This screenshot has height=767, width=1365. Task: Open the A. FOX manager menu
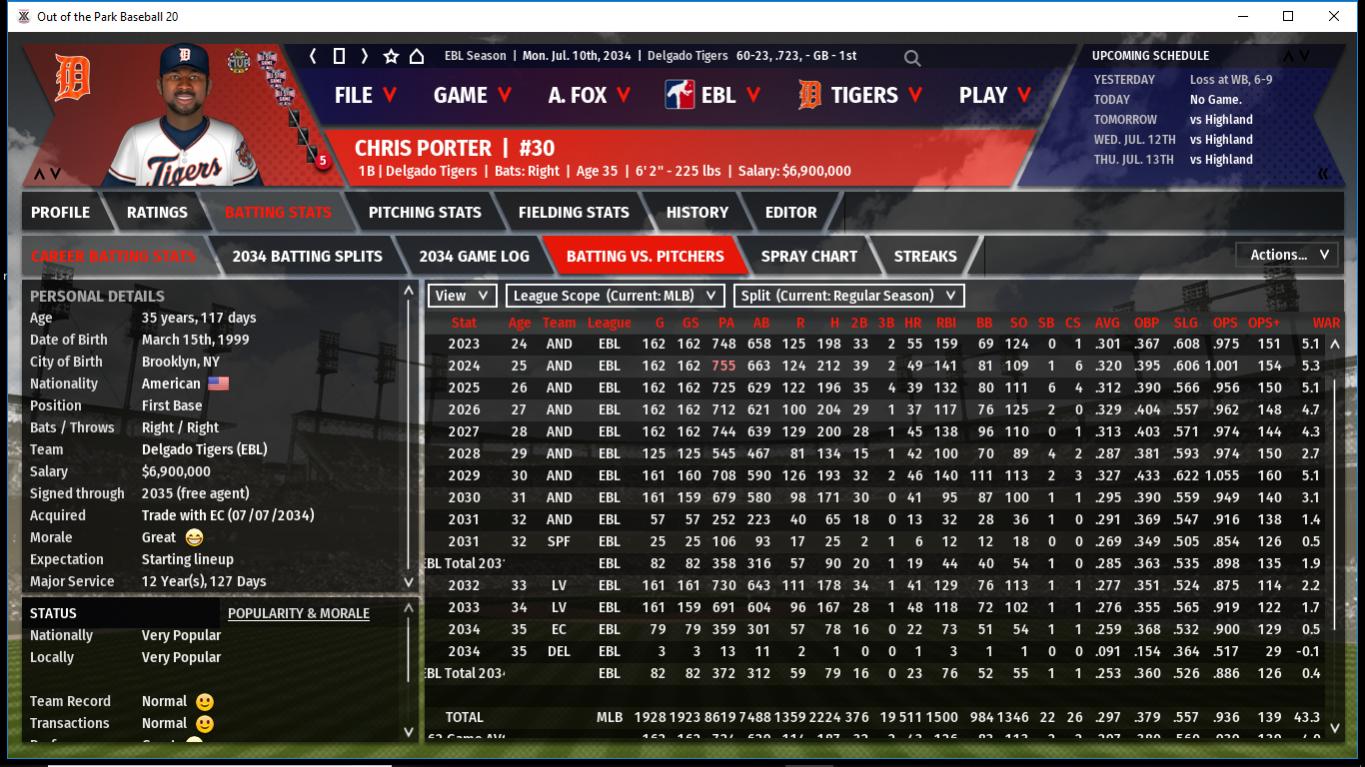[589, 95]
